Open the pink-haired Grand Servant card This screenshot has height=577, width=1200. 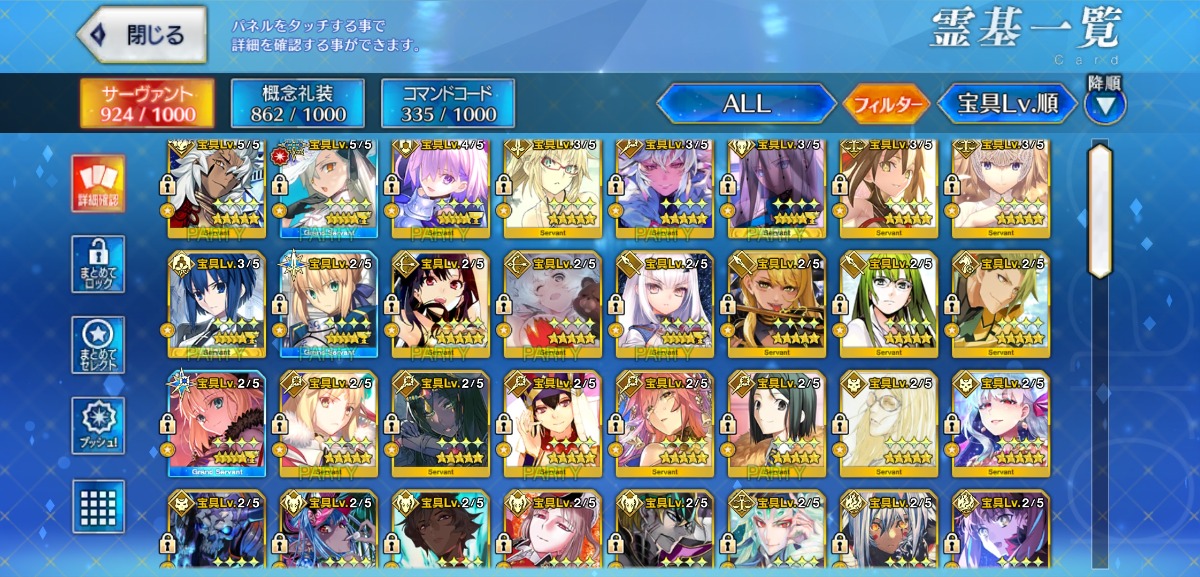coord(215,420)
